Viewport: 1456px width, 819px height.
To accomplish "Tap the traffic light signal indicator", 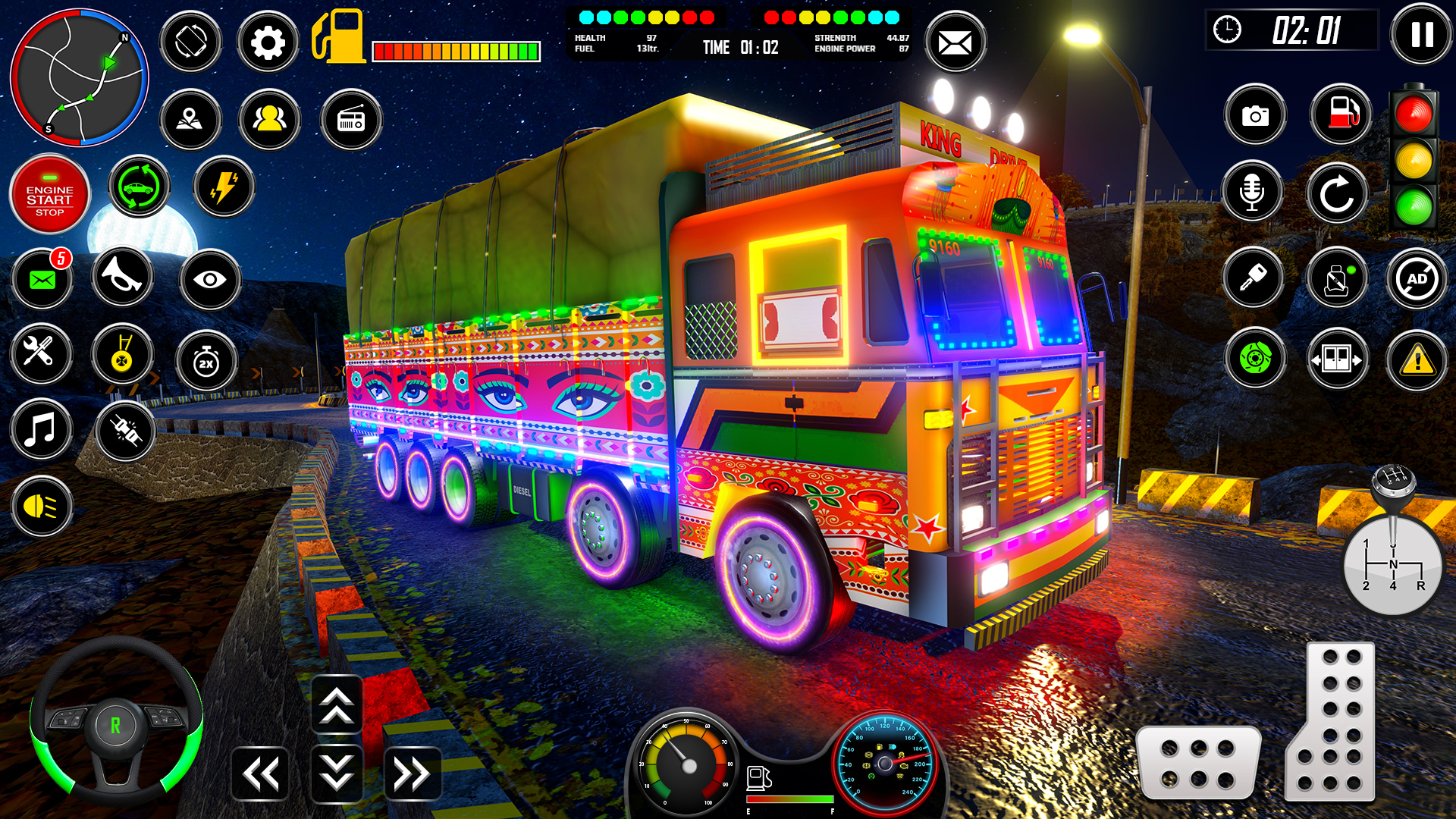I will (1412, 159).
